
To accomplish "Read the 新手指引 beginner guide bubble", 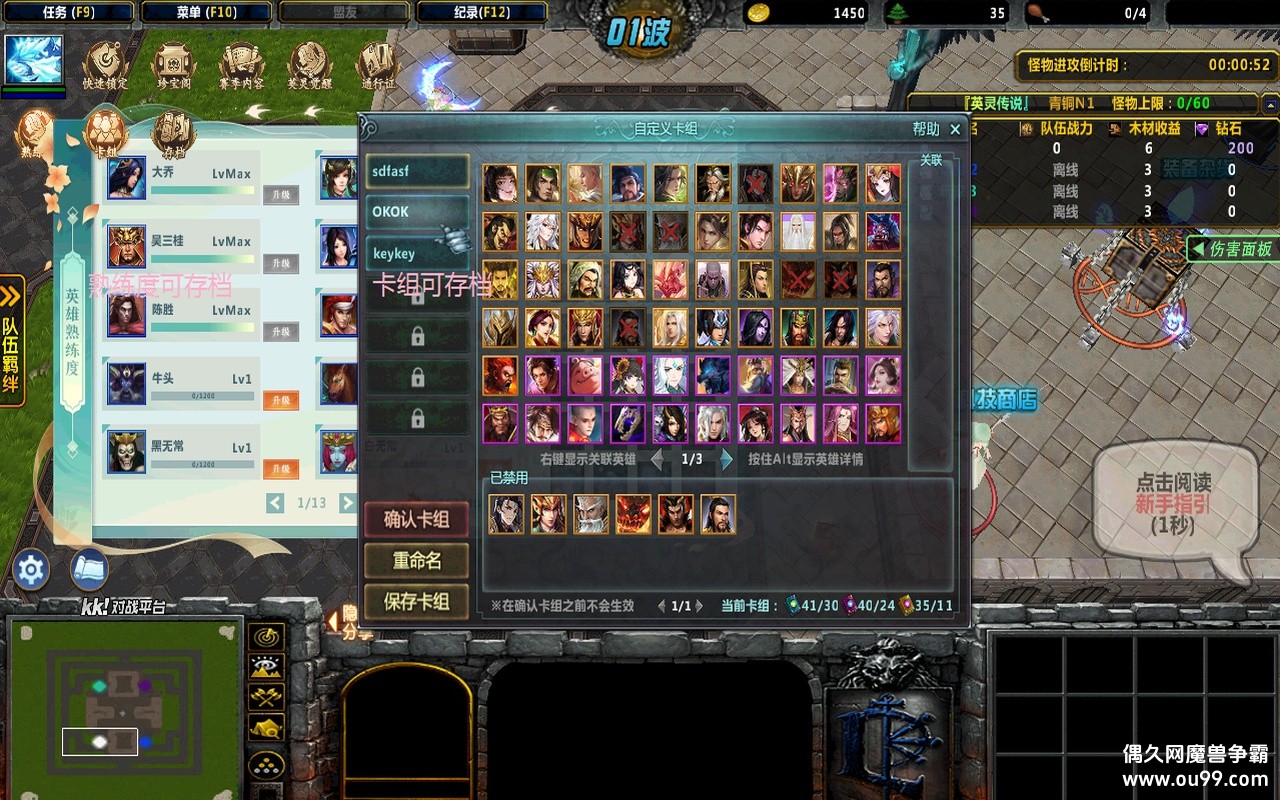I will coord(1172,502).
